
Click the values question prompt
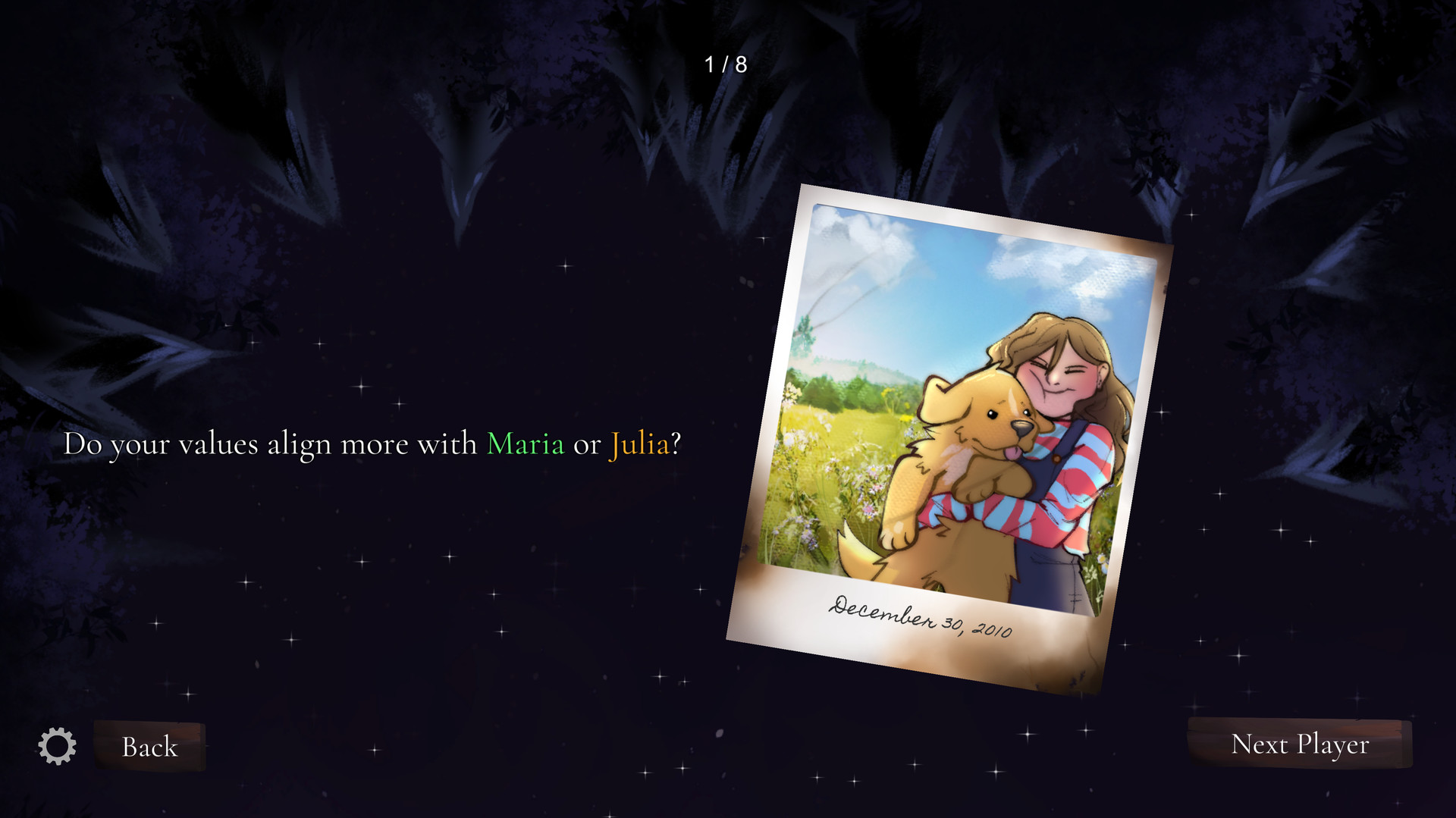[372, 444]
